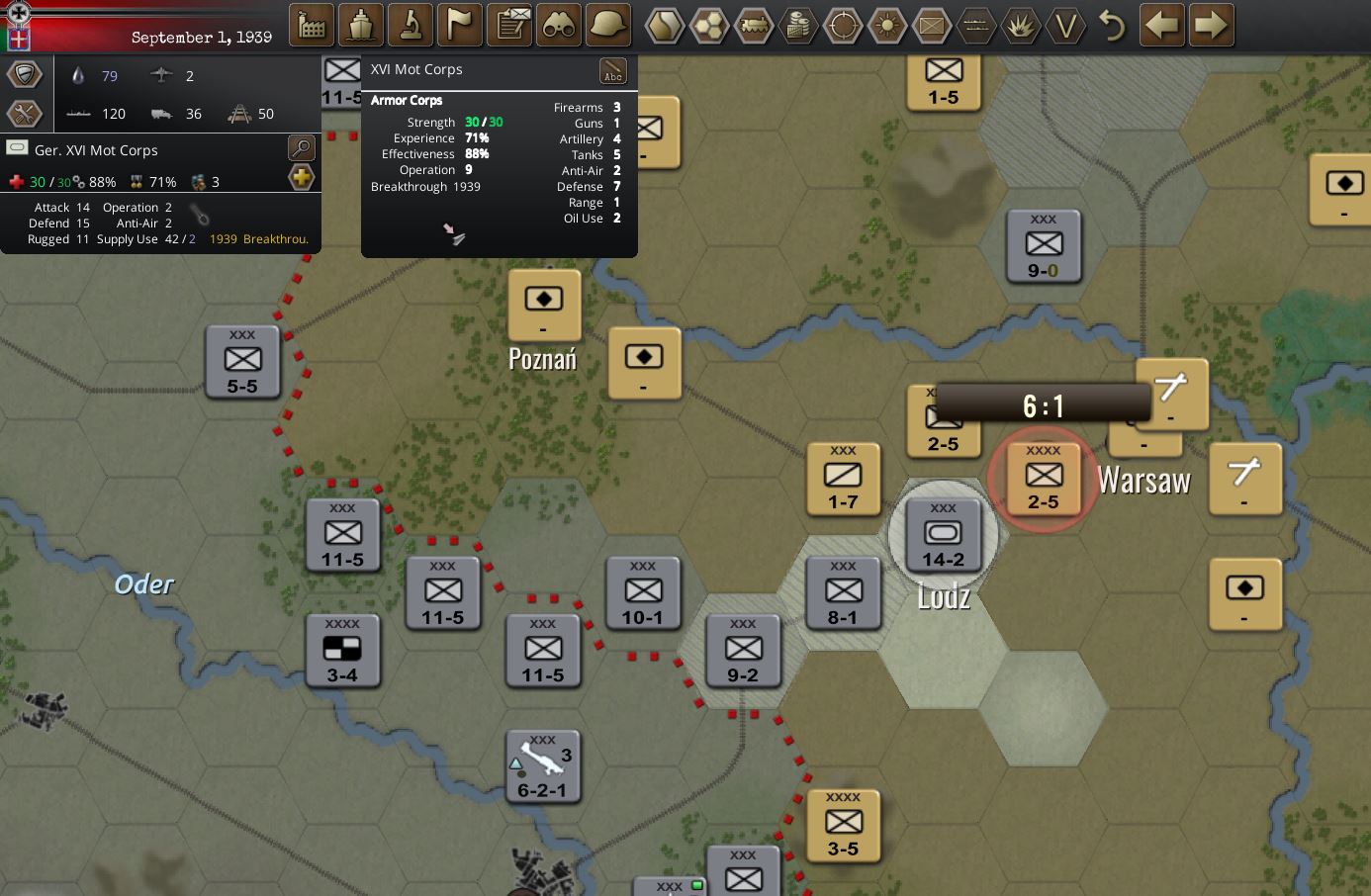Image resolution: width=1371 pixels, height=896 pixels.
Task: Toggle the weather sun overlay
Action: 887,27
